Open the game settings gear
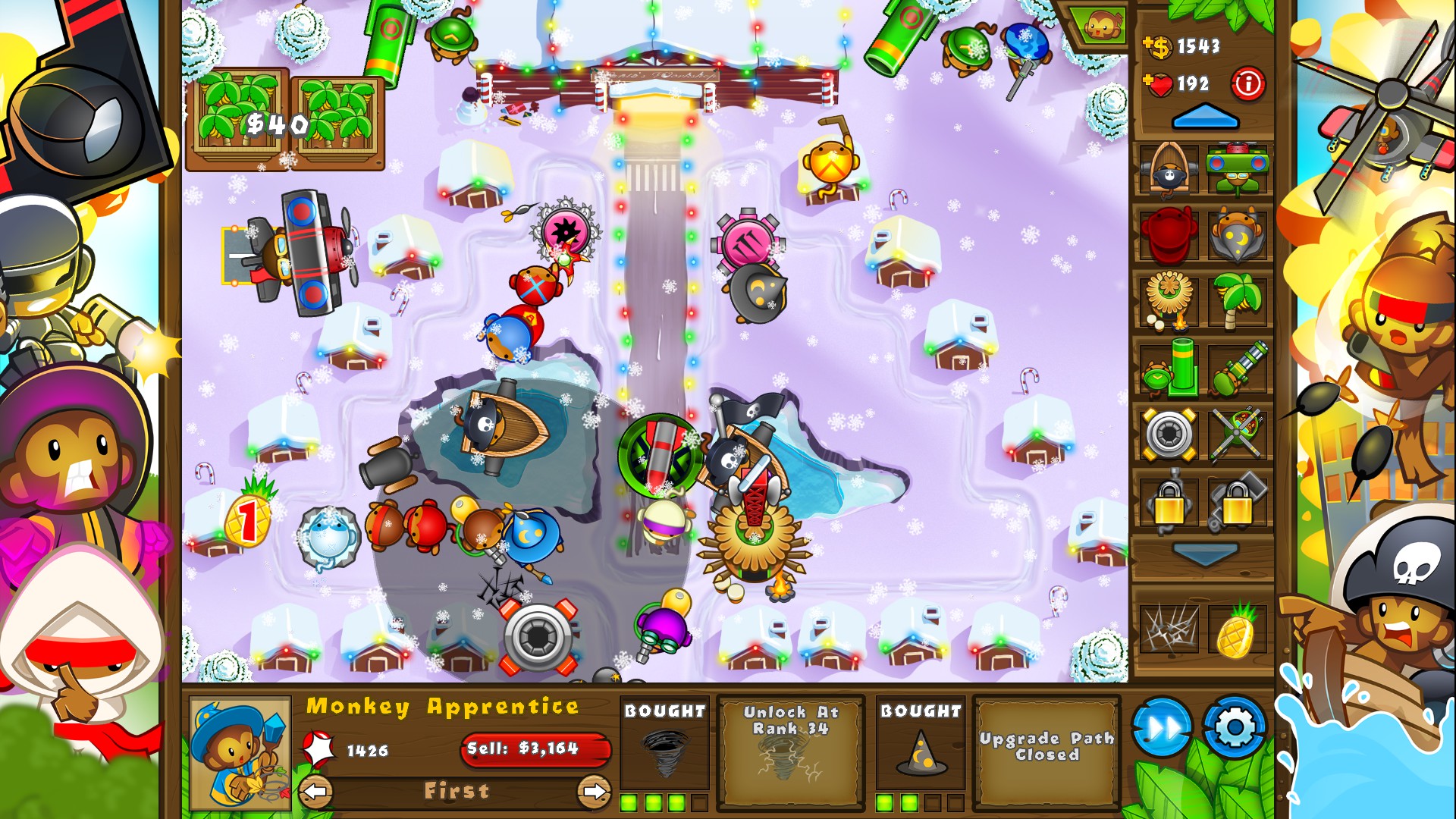1456x819 pixels. (1233, 726)
